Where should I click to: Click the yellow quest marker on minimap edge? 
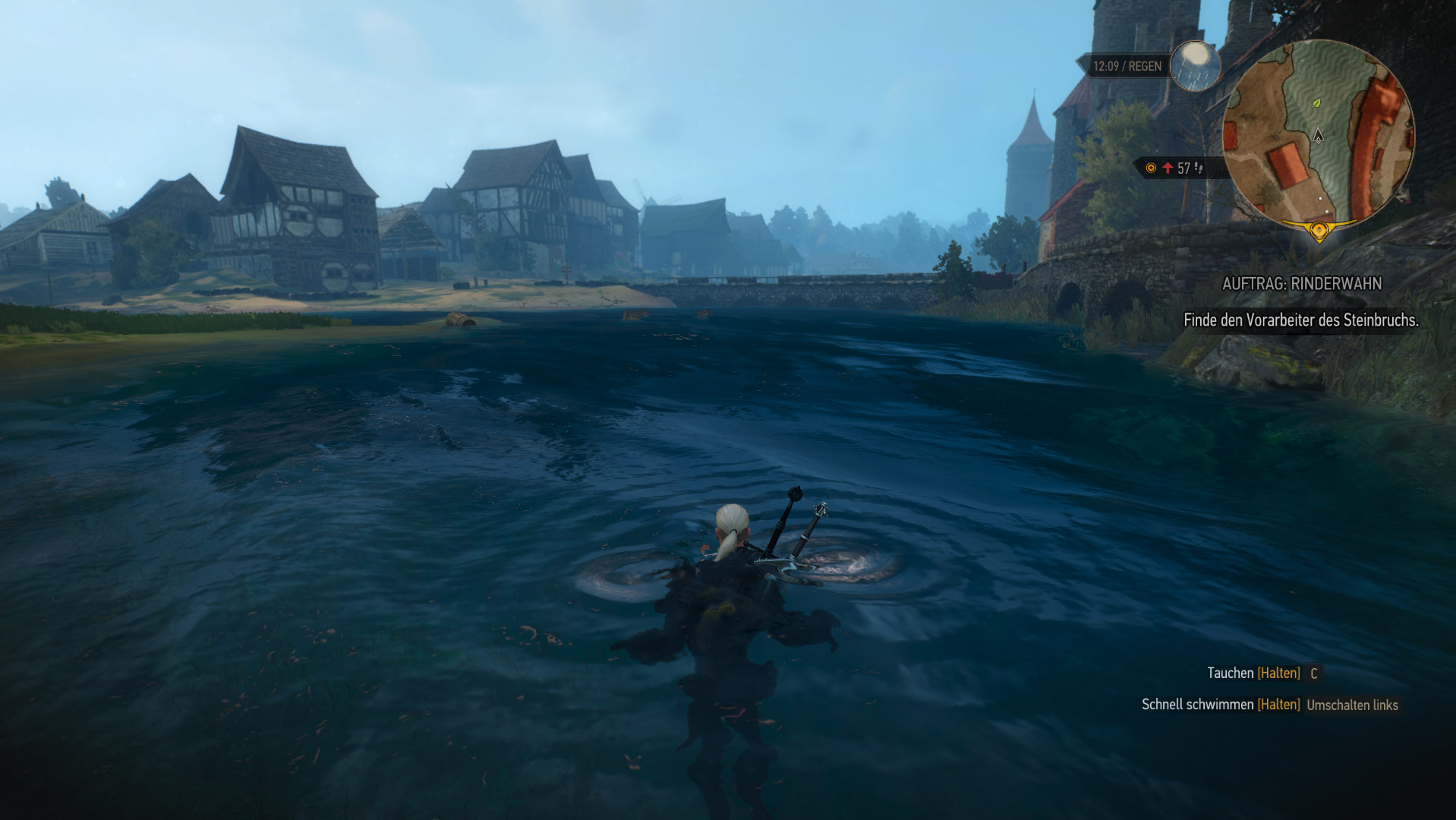[1319, 229]
